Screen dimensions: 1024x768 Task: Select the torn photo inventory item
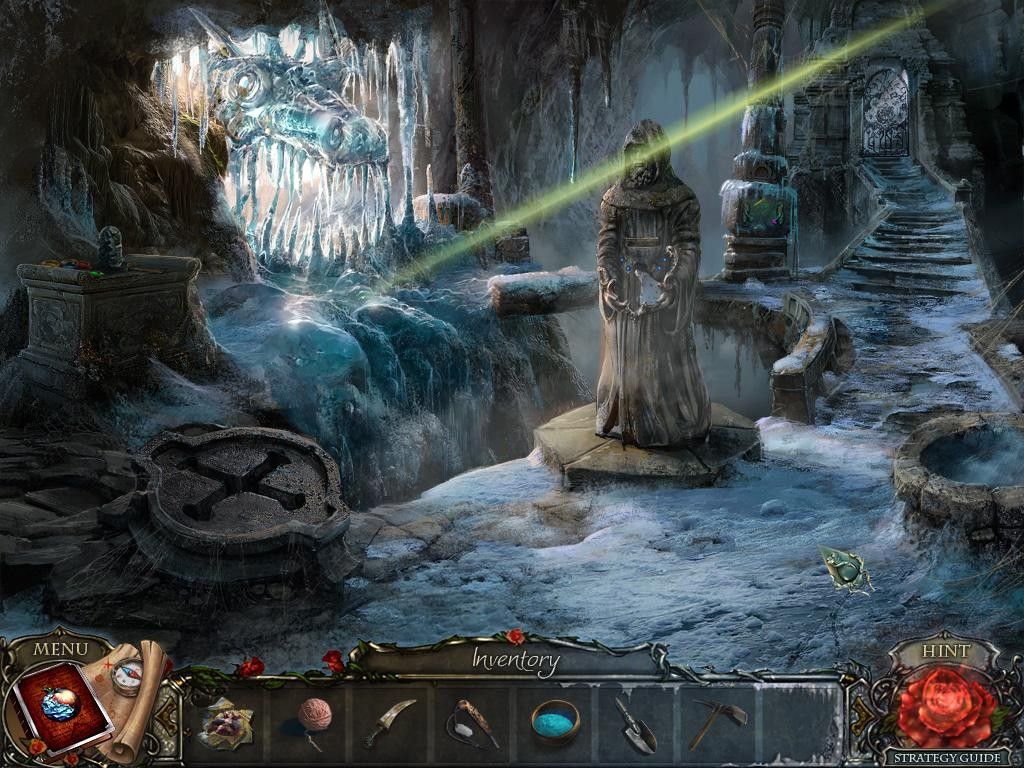[227, 722]
